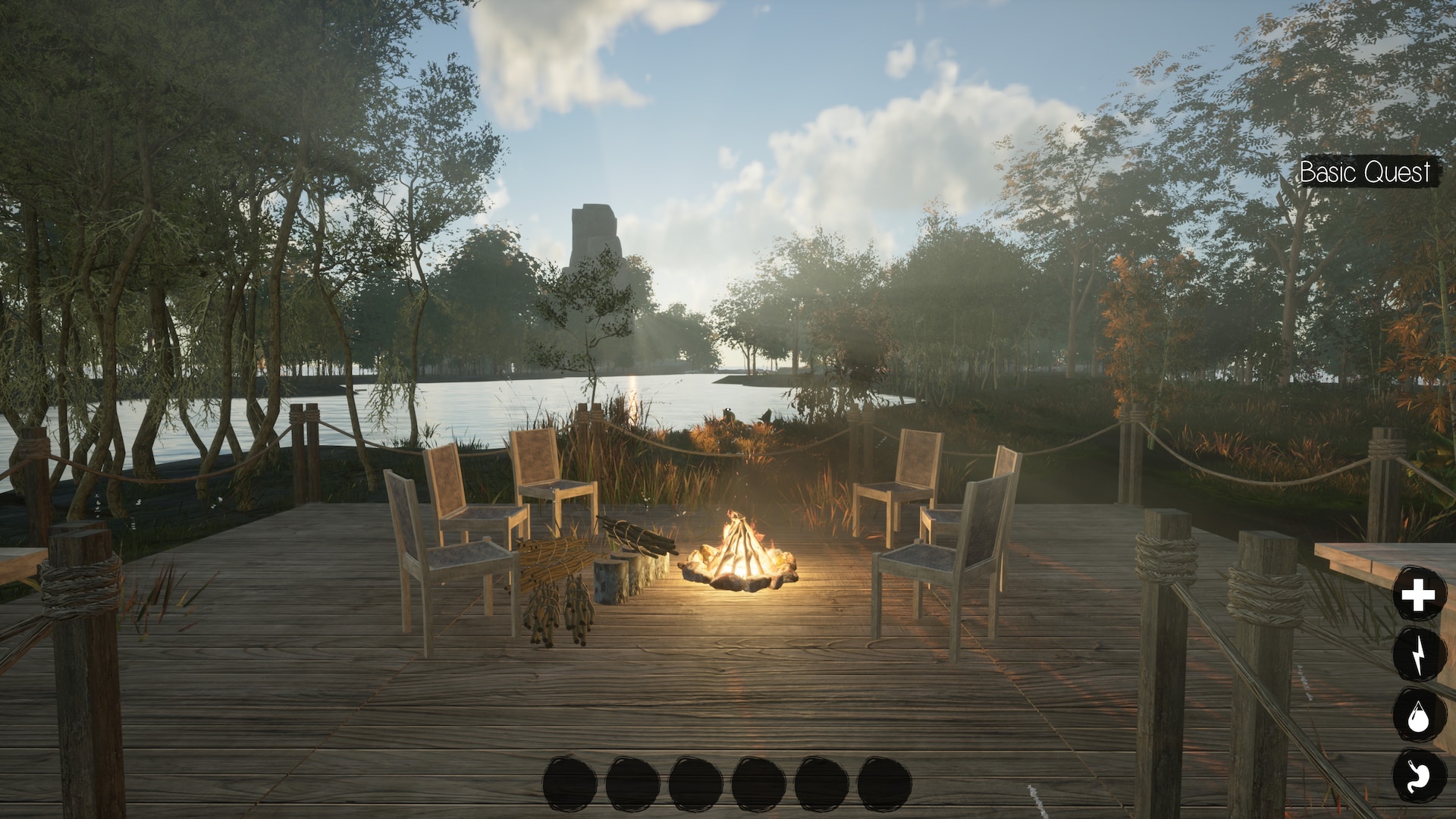Click the lightning bolt energy icon

click(x=1418, y=654)
